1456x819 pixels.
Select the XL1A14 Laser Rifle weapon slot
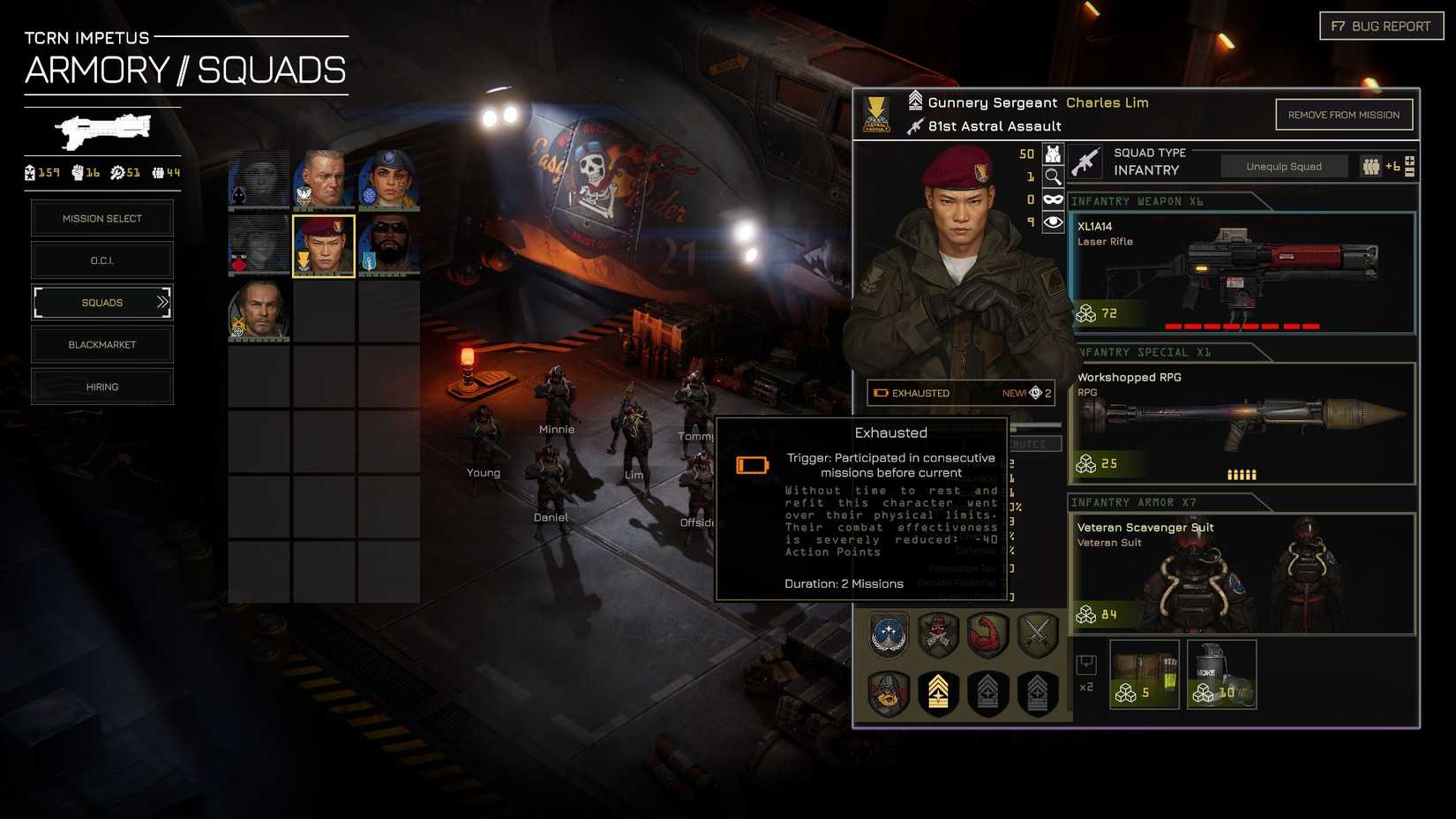pyautogui.click(x=1242, y=273)
